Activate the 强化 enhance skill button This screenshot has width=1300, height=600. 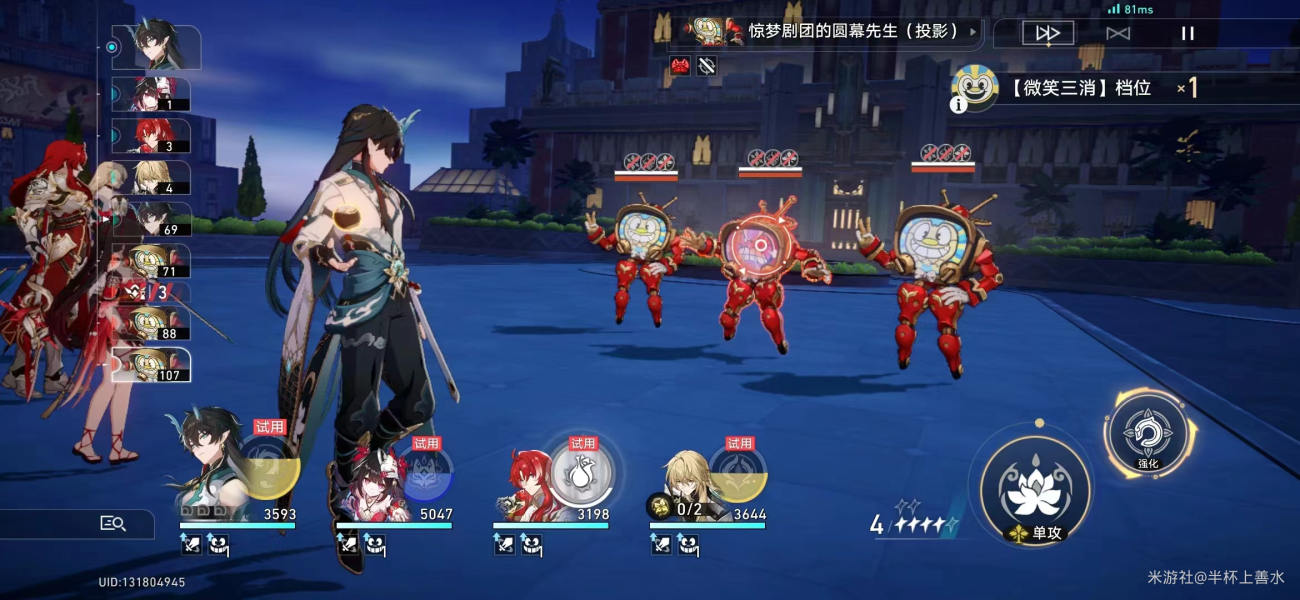(1146, 433)
